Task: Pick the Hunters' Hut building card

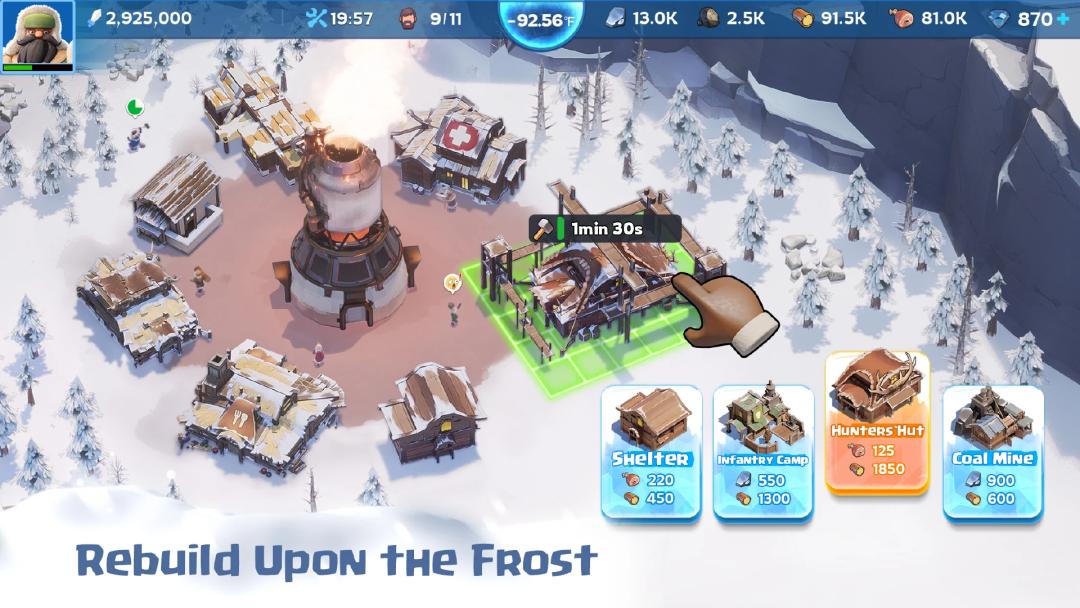Action: [877, 420]
